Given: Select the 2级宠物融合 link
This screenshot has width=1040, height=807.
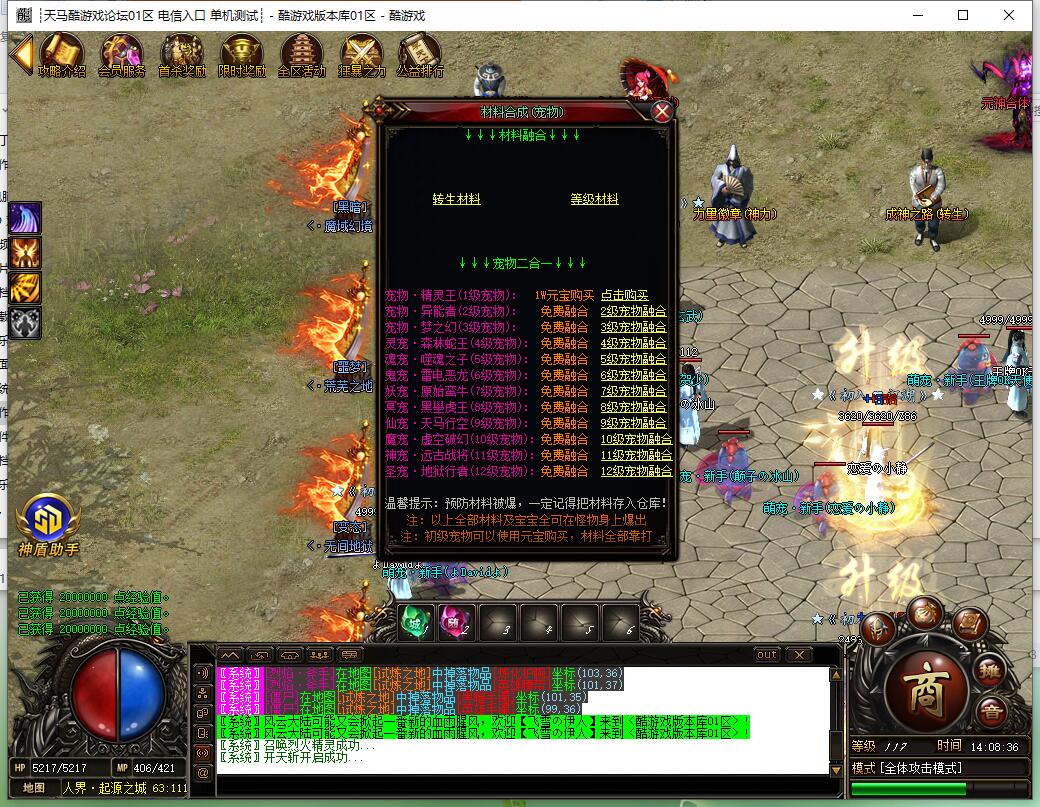Looking at the screenshot, I should click(x=633, y=312).
